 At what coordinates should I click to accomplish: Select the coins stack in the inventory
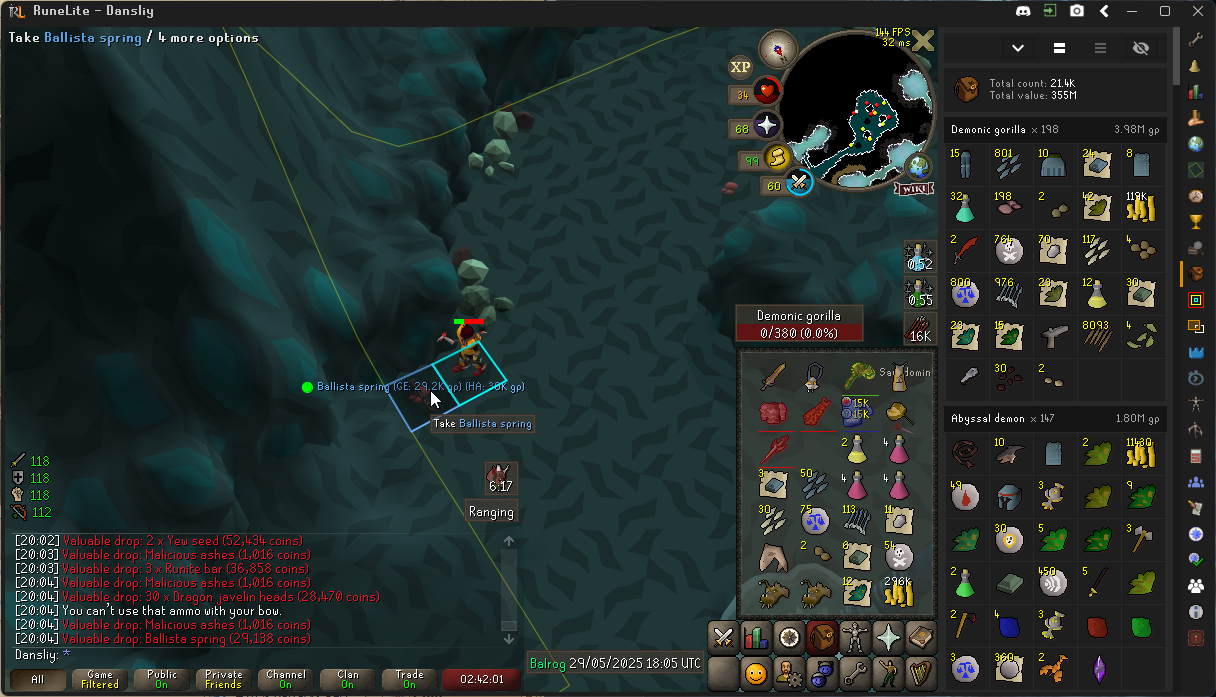898,592
